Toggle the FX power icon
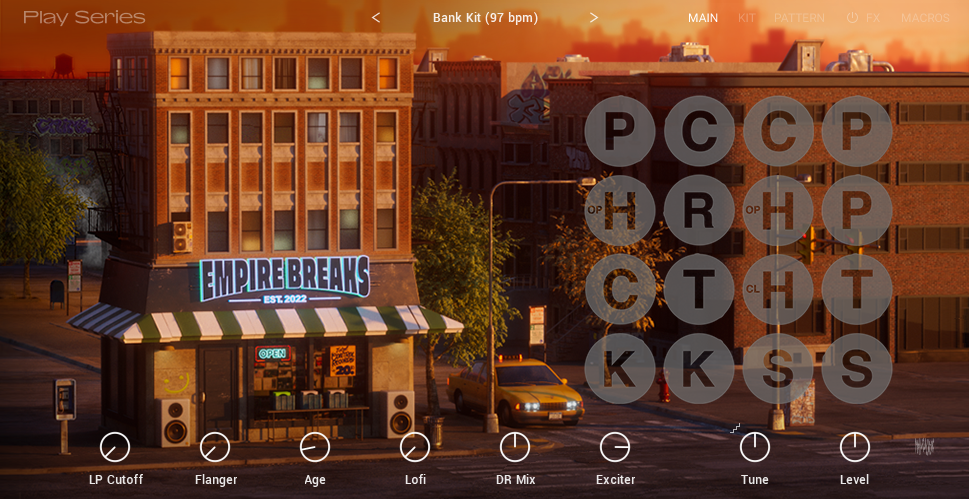The width and height of the screenshot is (969, 499). coord(852,18)
